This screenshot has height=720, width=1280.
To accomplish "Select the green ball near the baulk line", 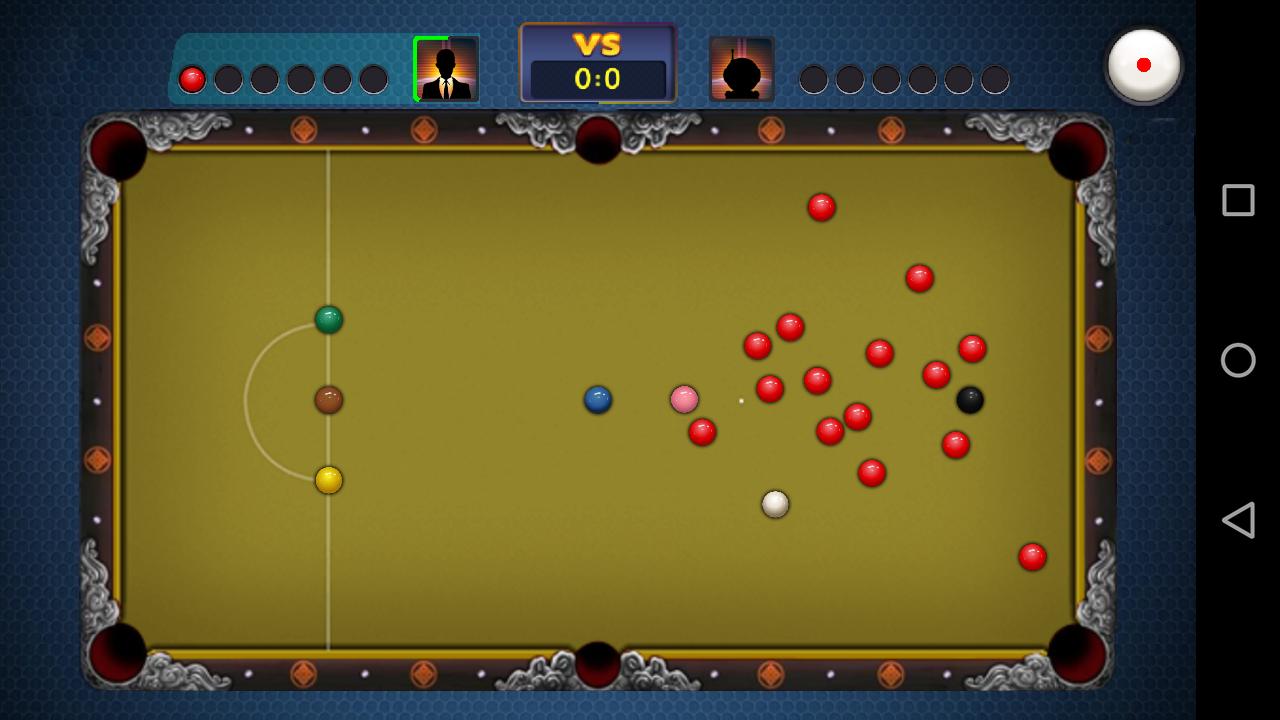I will 328,319.
